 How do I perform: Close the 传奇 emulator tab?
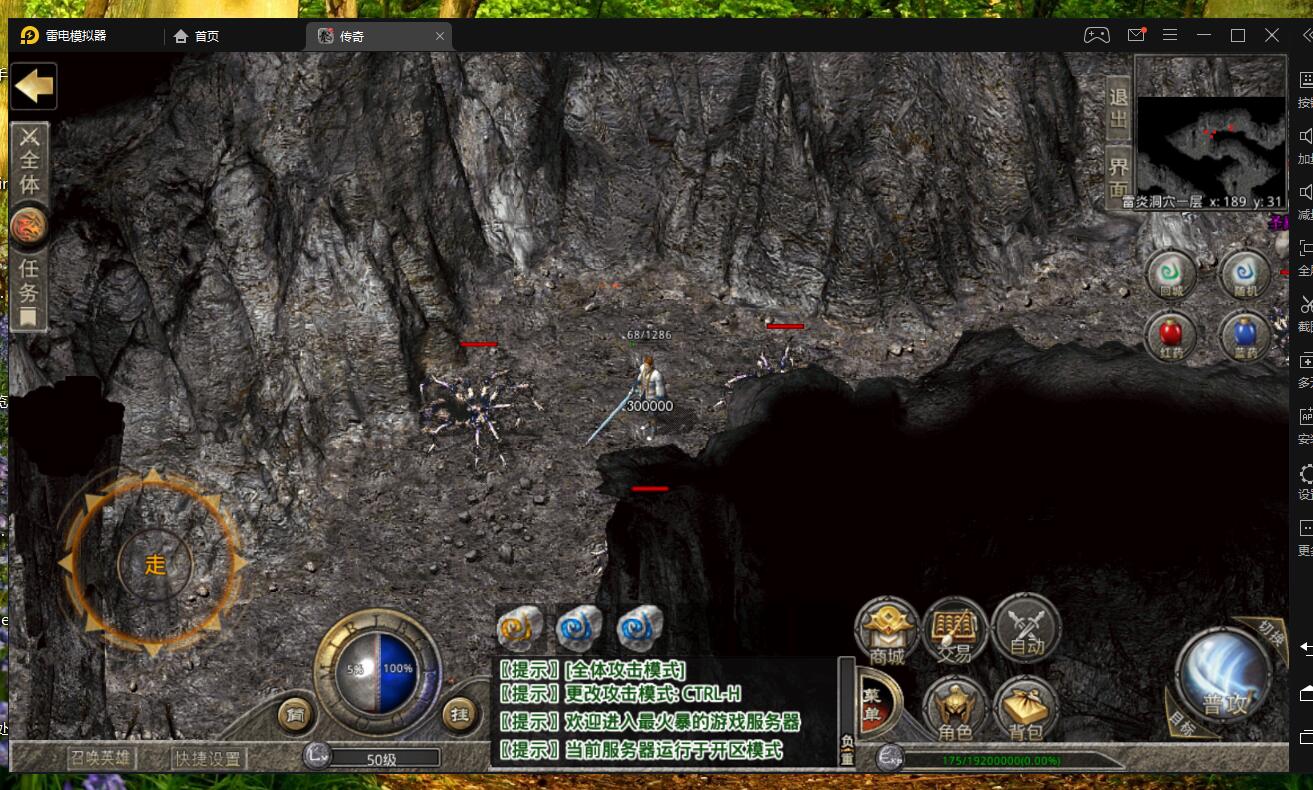pos(440,36)
